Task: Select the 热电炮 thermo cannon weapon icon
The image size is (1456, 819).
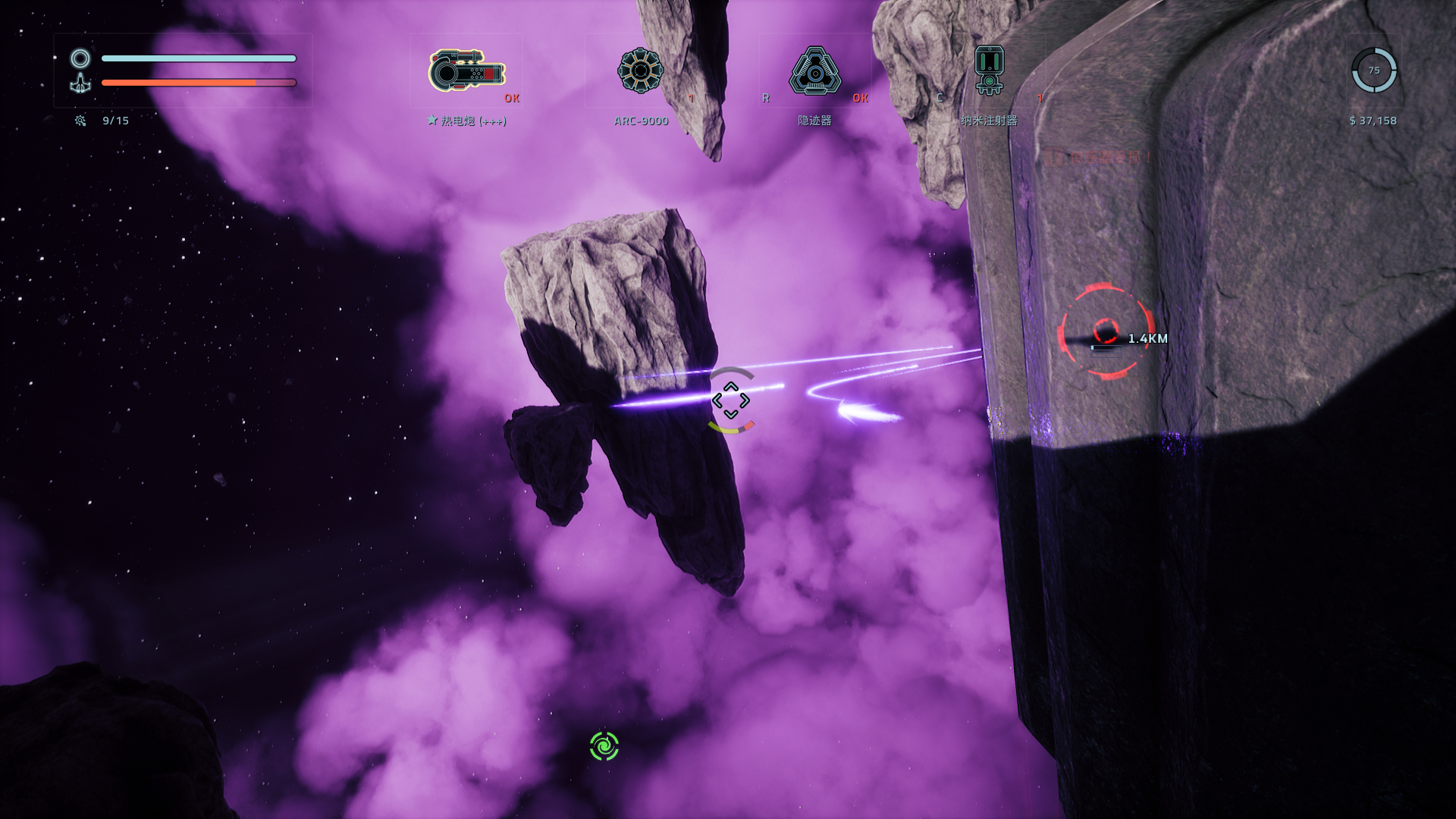Action: [466, 71]
